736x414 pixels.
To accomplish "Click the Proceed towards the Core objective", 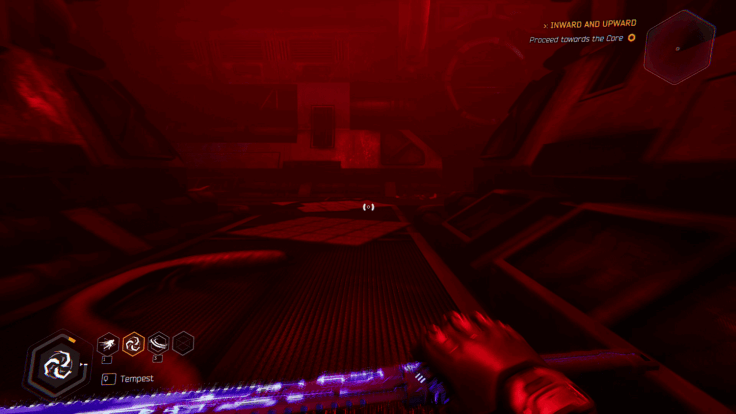I will pyautogui.click(x=576, y=39).
